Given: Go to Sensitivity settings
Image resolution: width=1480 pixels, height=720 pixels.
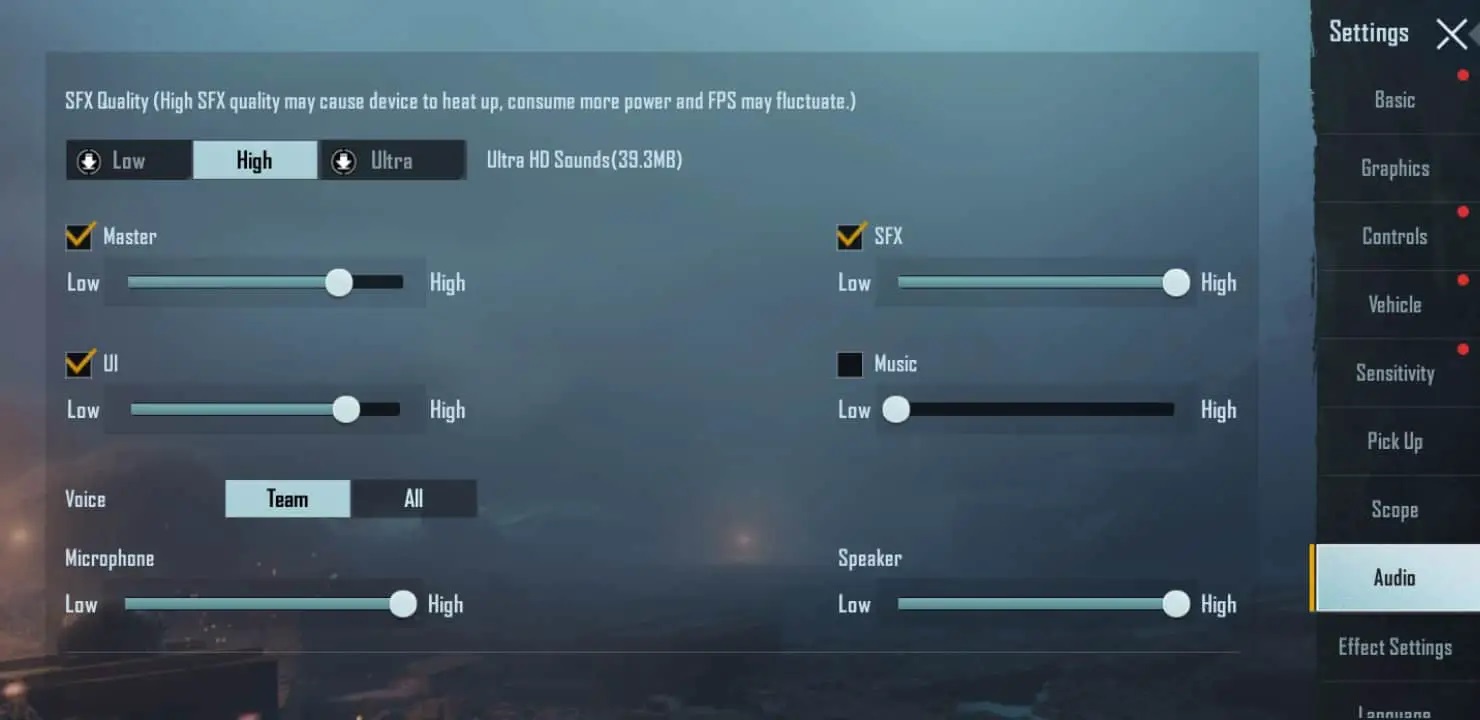Looking at the screenshot, I should click(1394, 373).
